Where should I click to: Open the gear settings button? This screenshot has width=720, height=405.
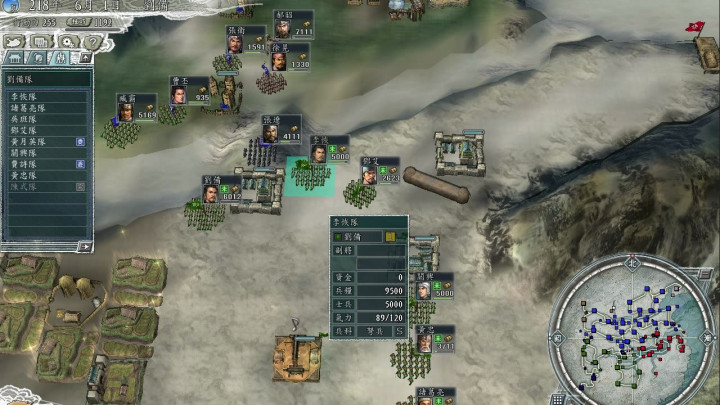pos(68,42)
